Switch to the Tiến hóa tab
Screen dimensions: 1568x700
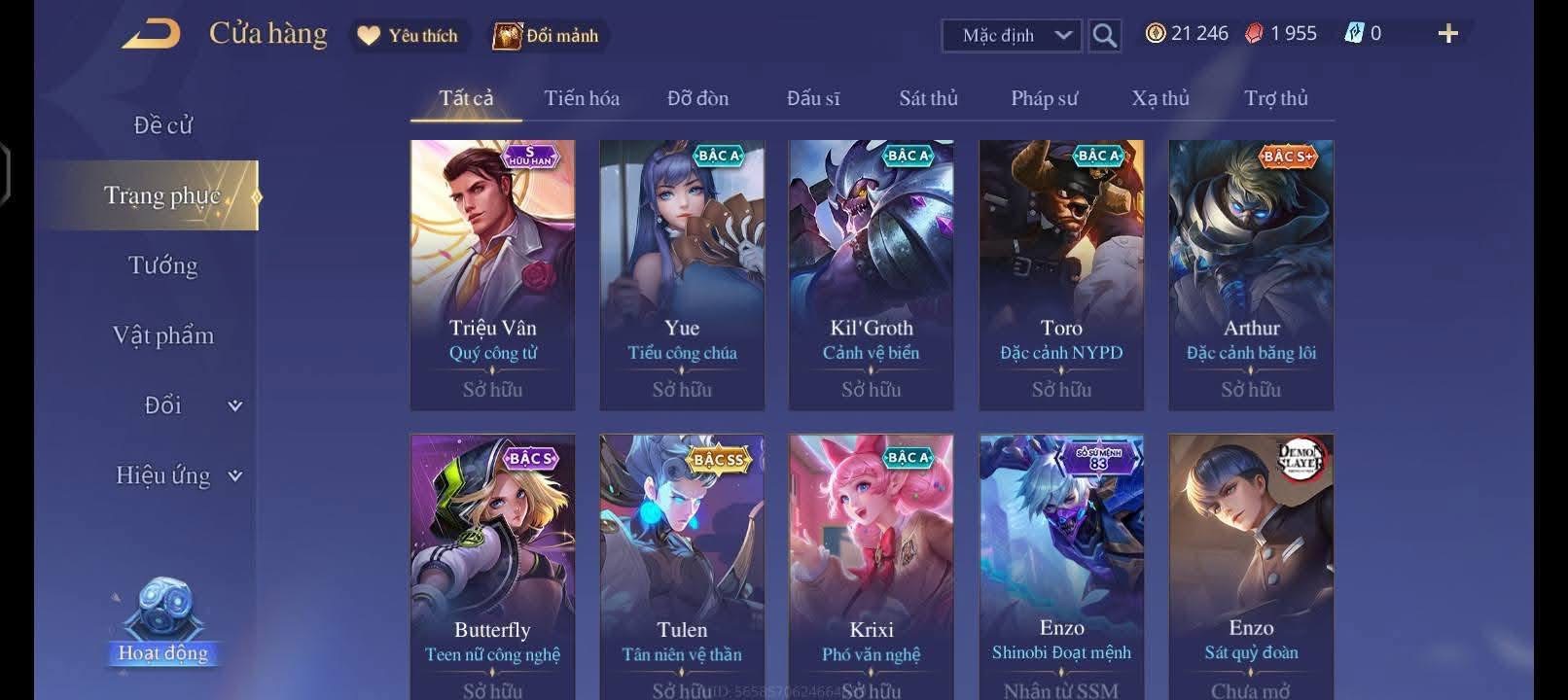pyautogui.click(x=582, y=98)
